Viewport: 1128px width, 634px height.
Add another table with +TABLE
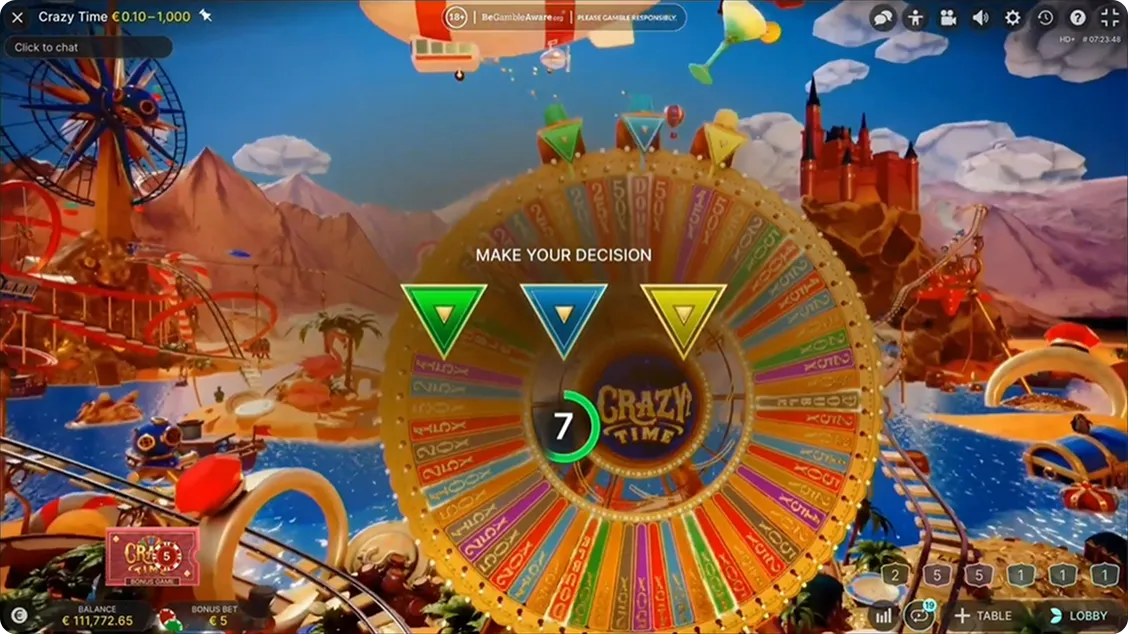[x=982, y=616]
